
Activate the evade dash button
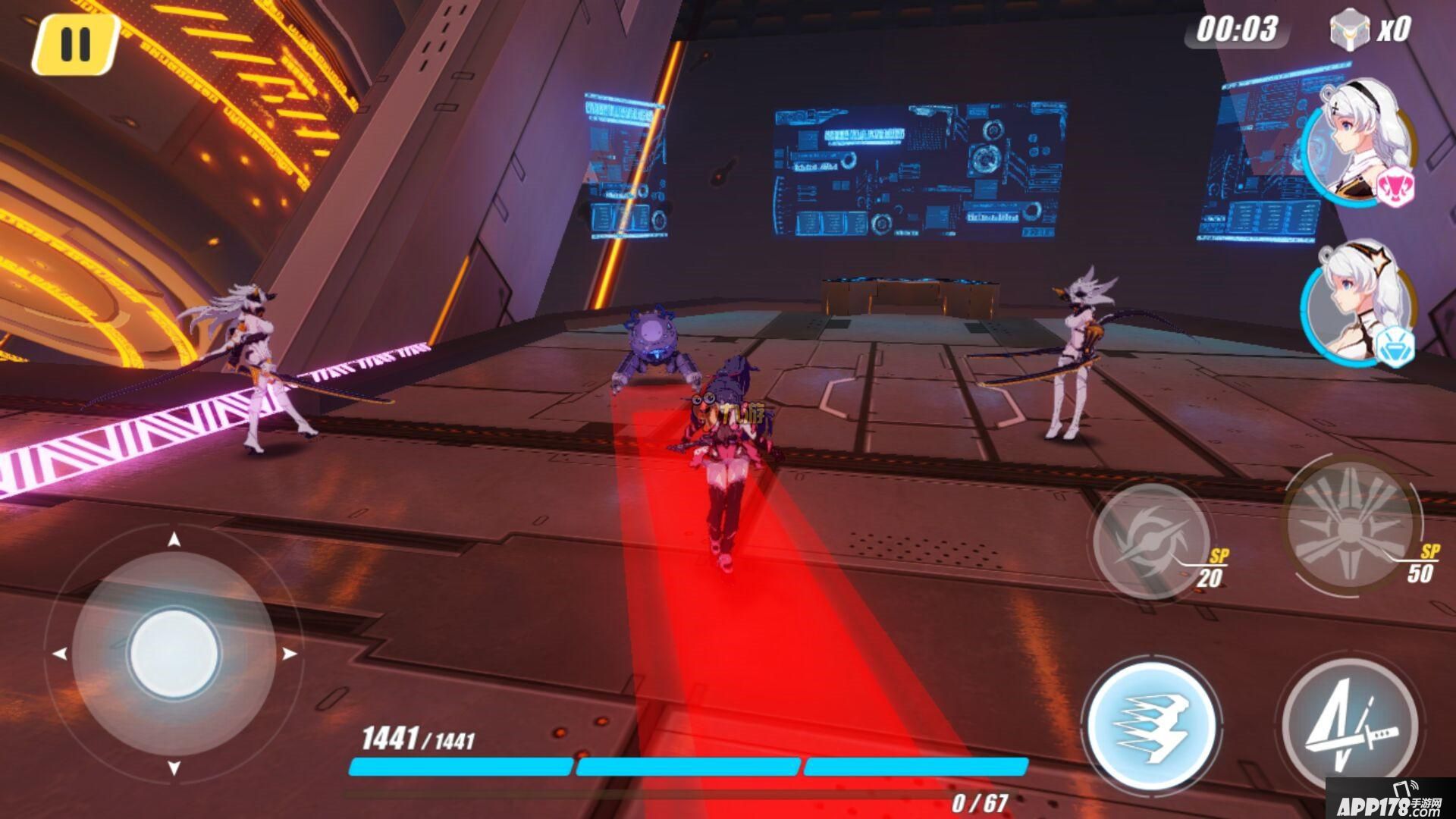pyautogui.click(x=1151, y=724)
